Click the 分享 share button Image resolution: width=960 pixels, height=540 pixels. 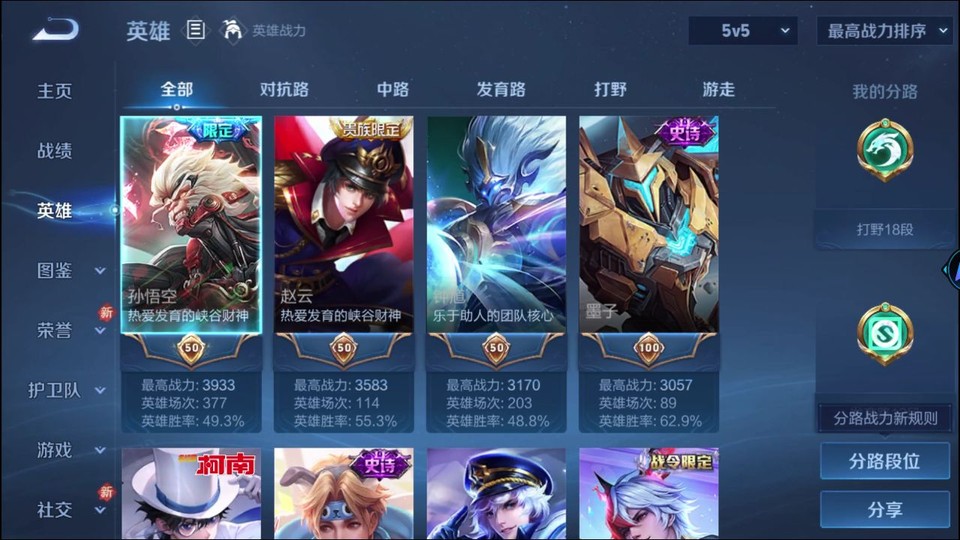point(884,510)
